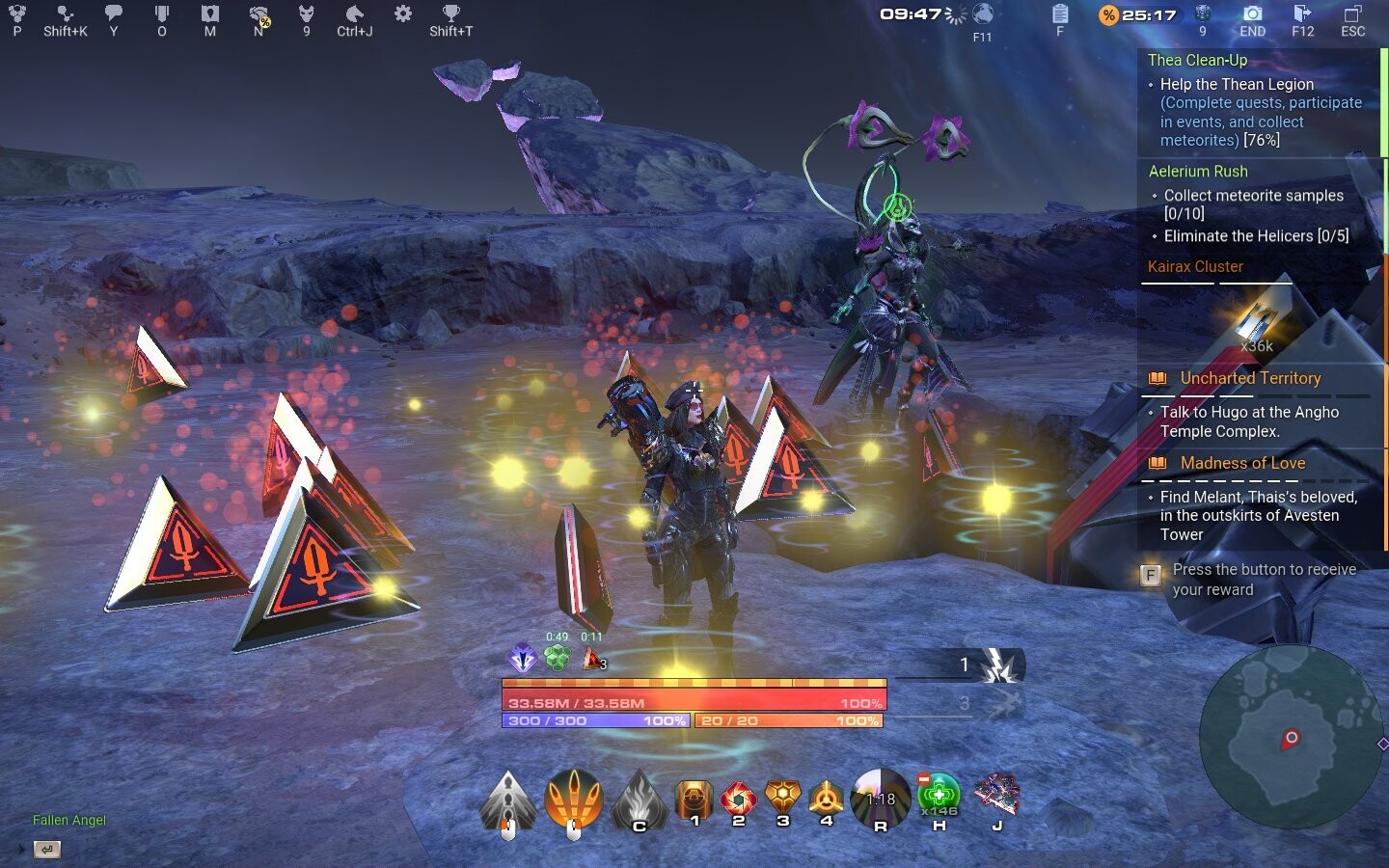Open the character menu icon (P)
Viewport: 1389px width, 868px height.
pos(17,15)
